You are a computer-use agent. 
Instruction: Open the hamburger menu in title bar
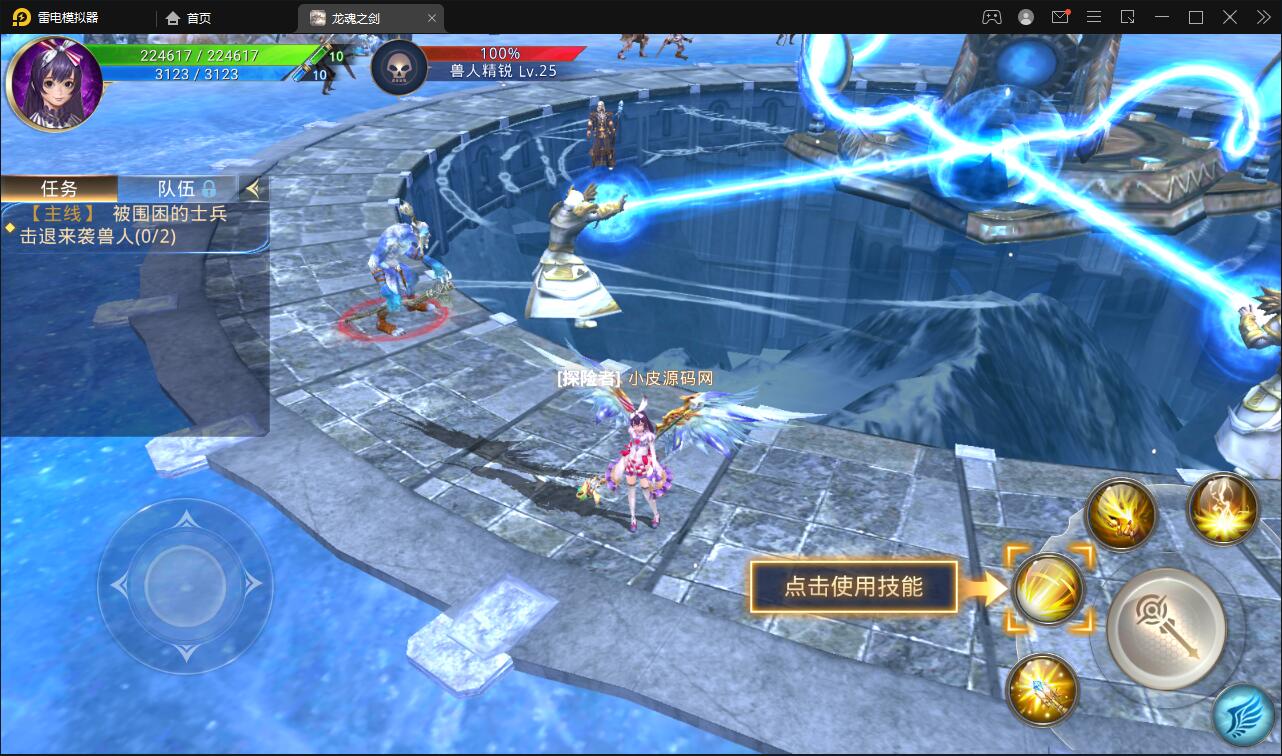pos(1094,17)
